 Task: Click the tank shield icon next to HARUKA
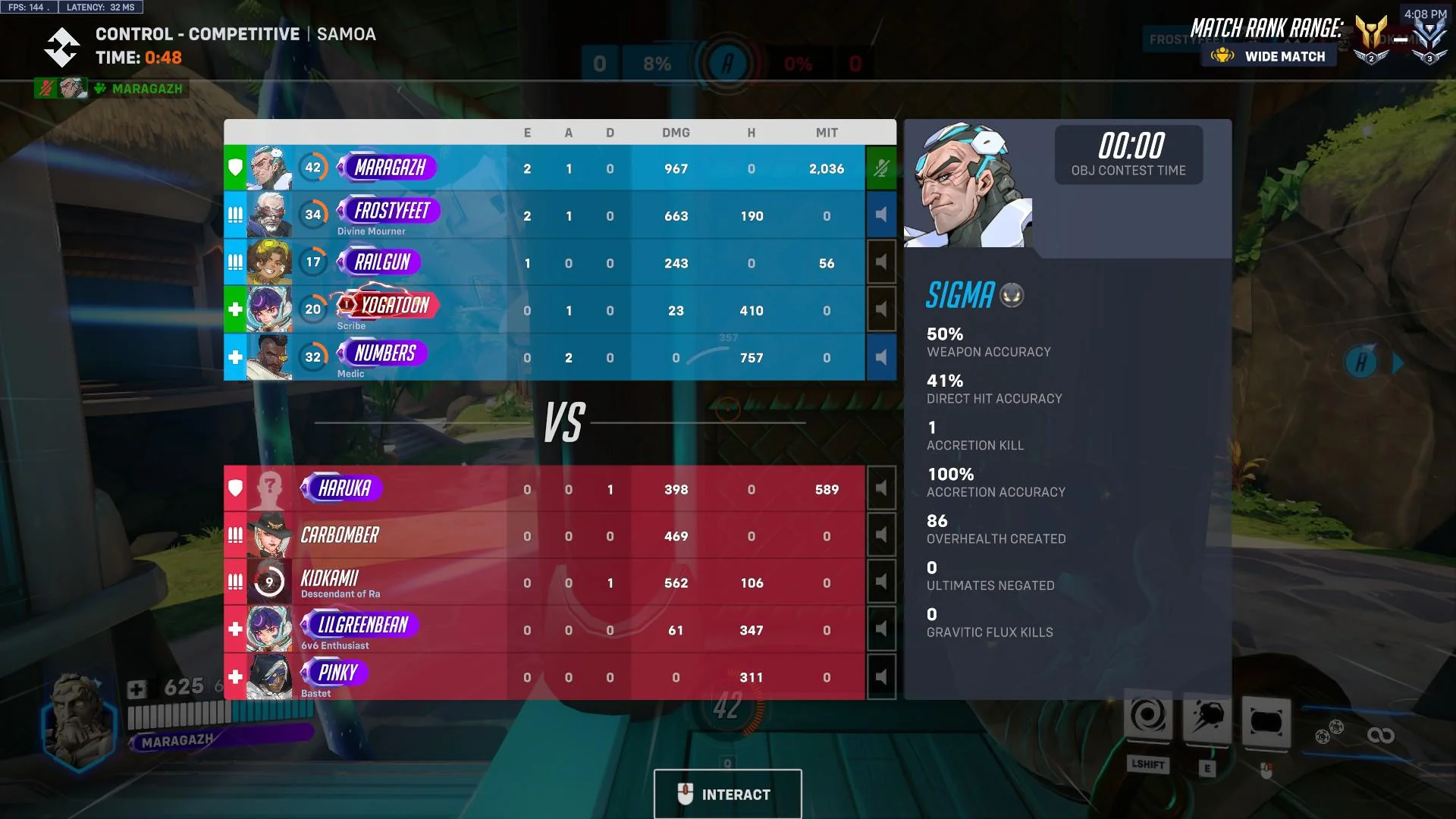click(x=235, y=488)
